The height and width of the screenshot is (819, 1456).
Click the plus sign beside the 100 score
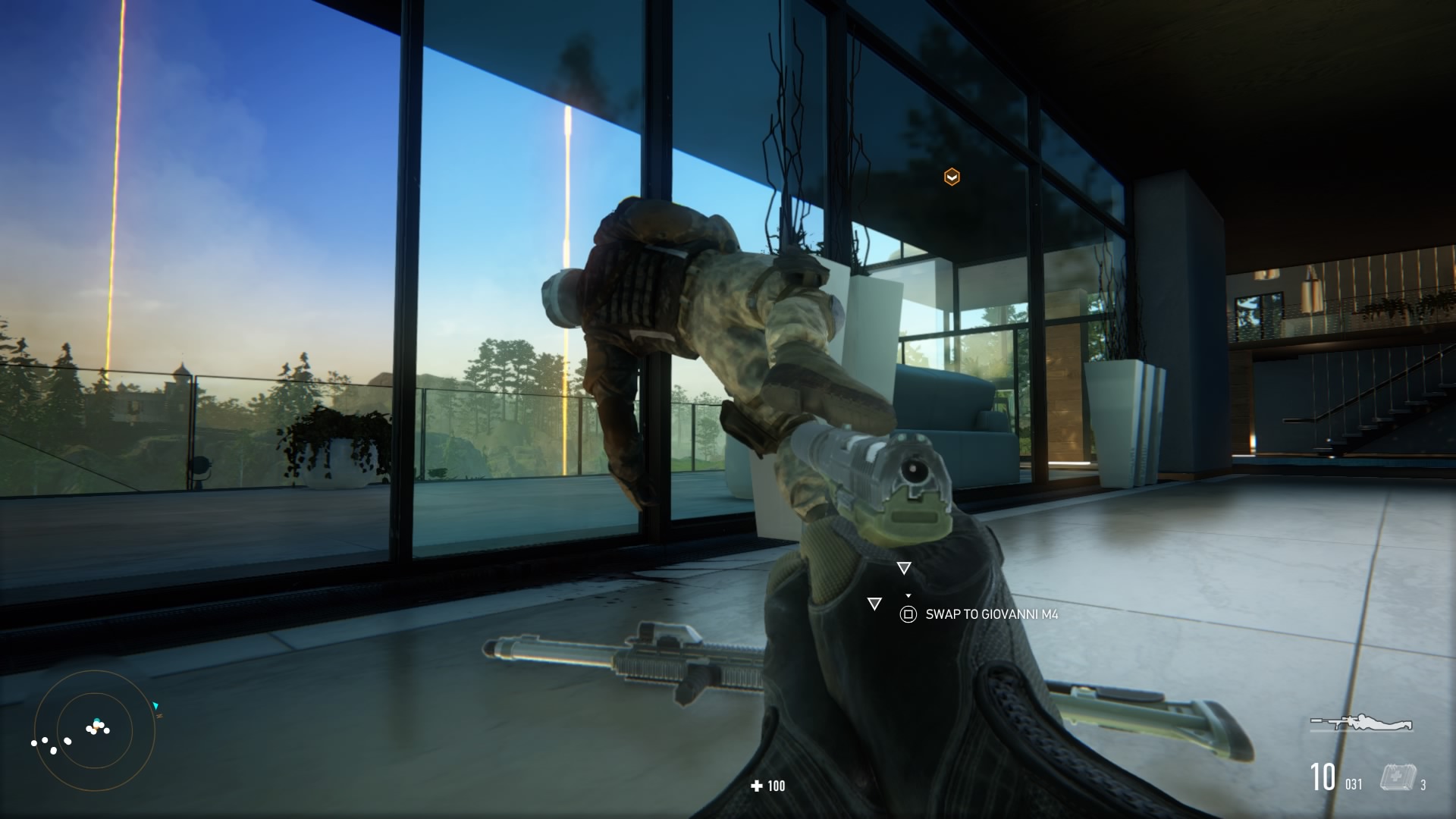click(755, 786)
